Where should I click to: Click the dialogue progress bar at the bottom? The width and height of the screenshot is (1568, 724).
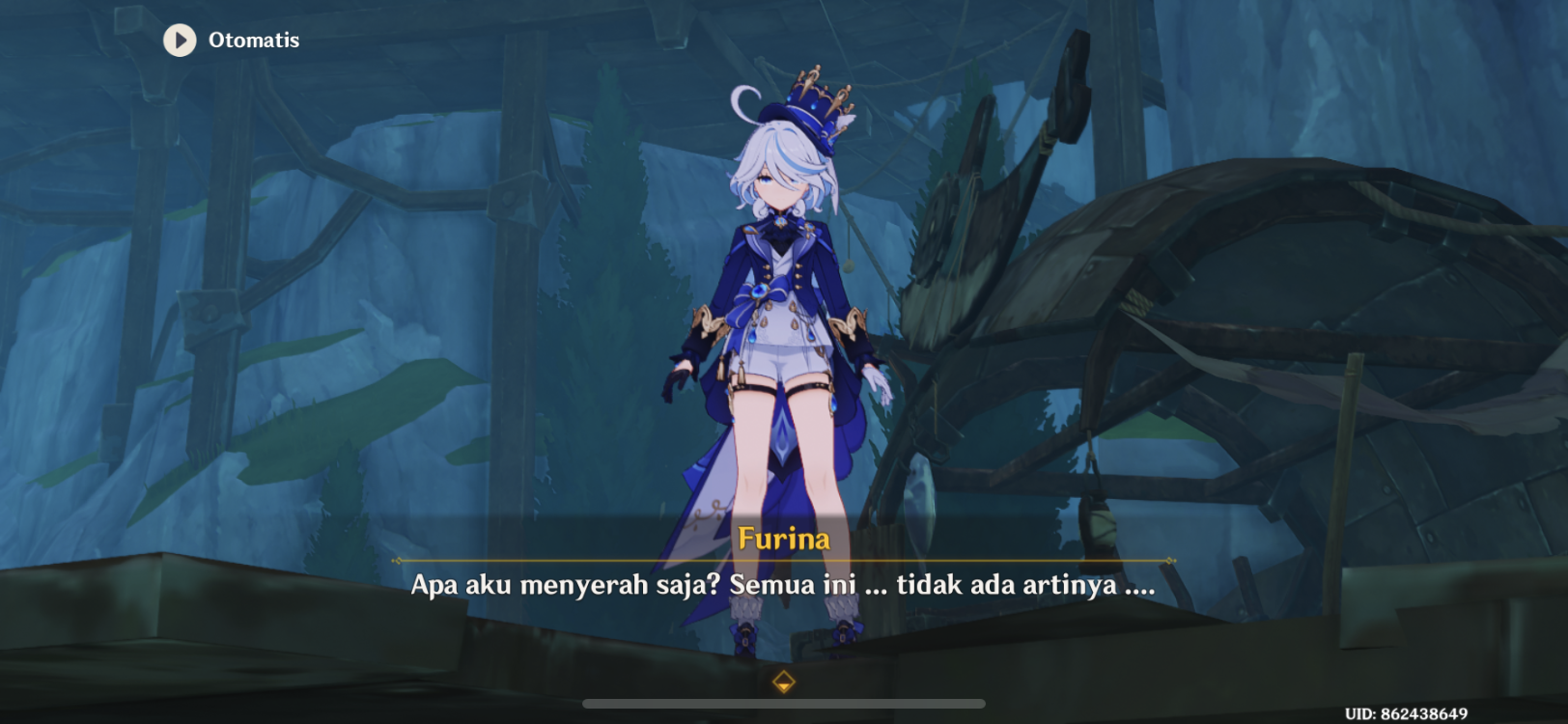pyautogui.click(x=782, y=704)
